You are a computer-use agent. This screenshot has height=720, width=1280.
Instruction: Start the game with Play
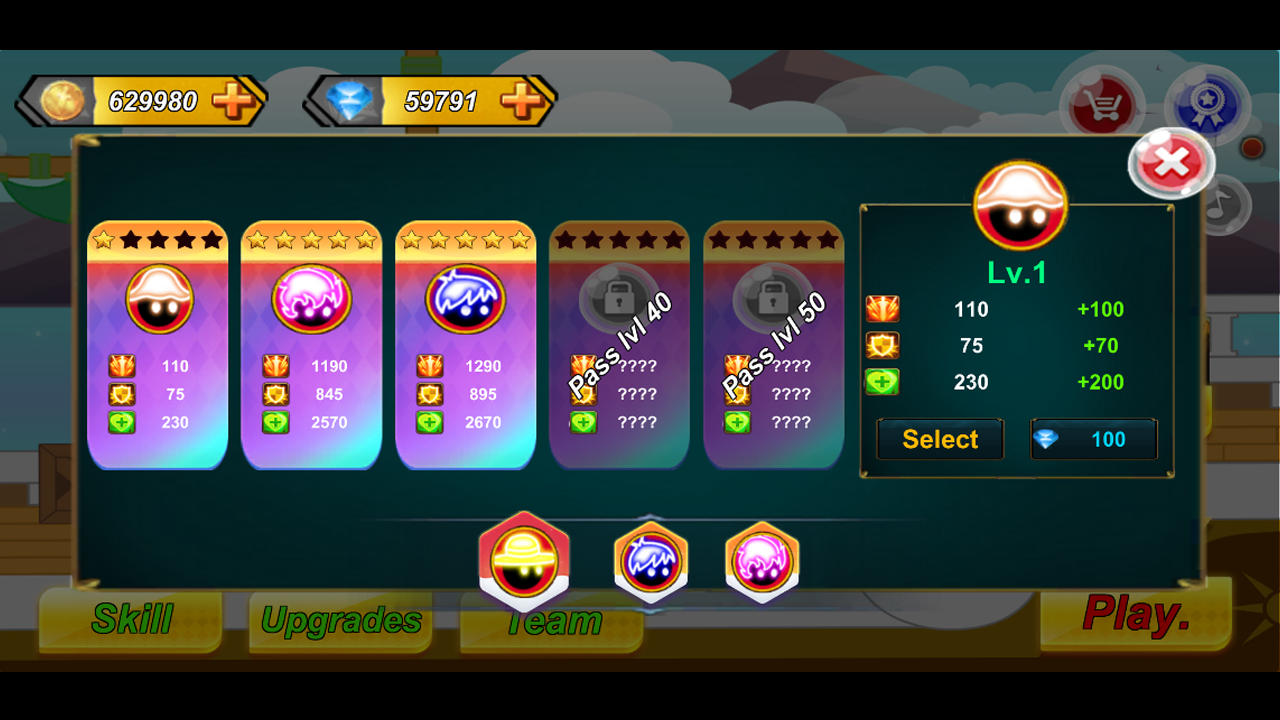pyautogui.click(x=1136, y=614)
